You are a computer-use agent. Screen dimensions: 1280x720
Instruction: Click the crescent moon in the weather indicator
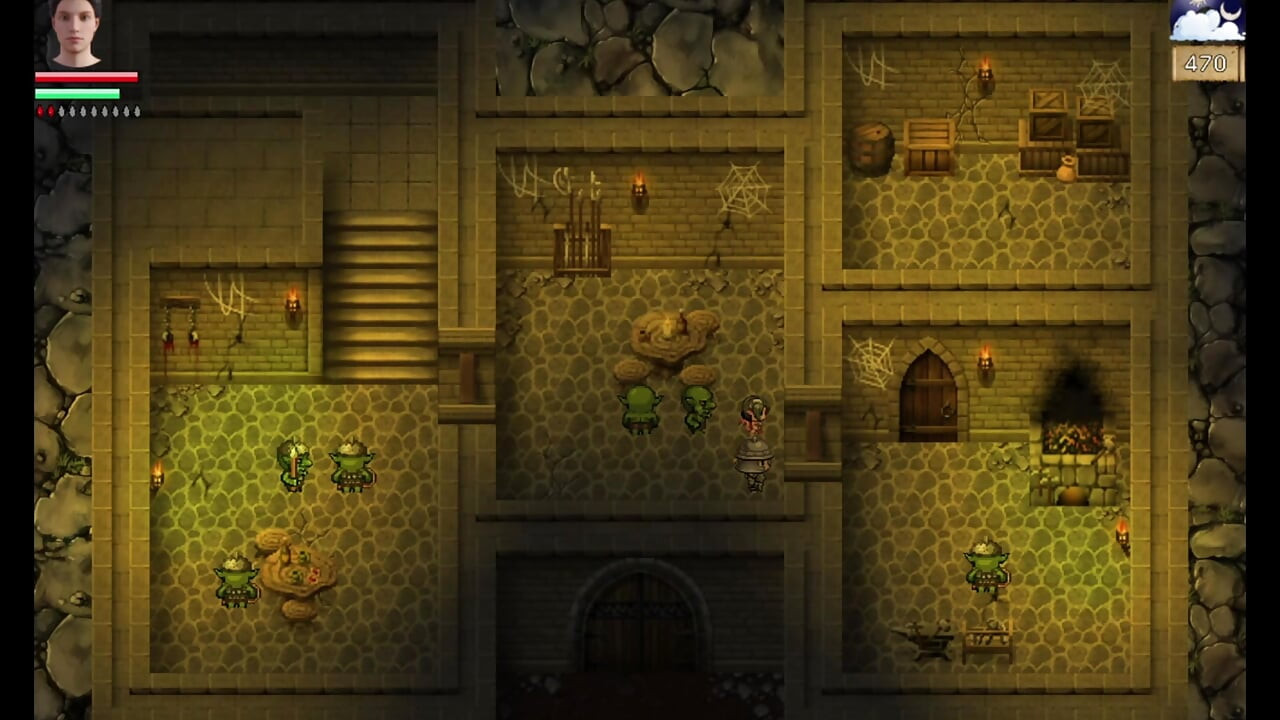1230,12
